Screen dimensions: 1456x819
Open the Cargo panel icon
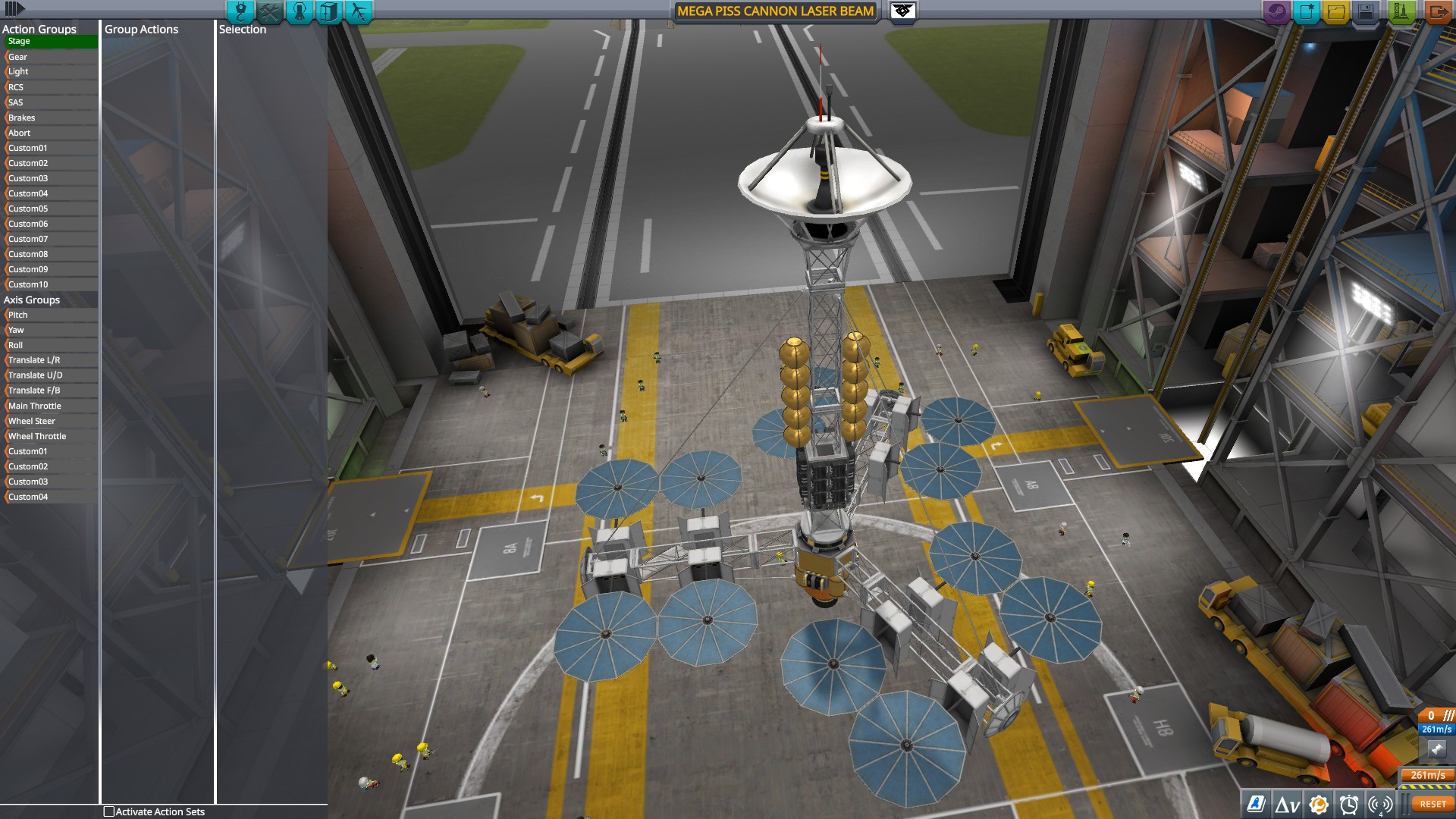click(328, 12)
